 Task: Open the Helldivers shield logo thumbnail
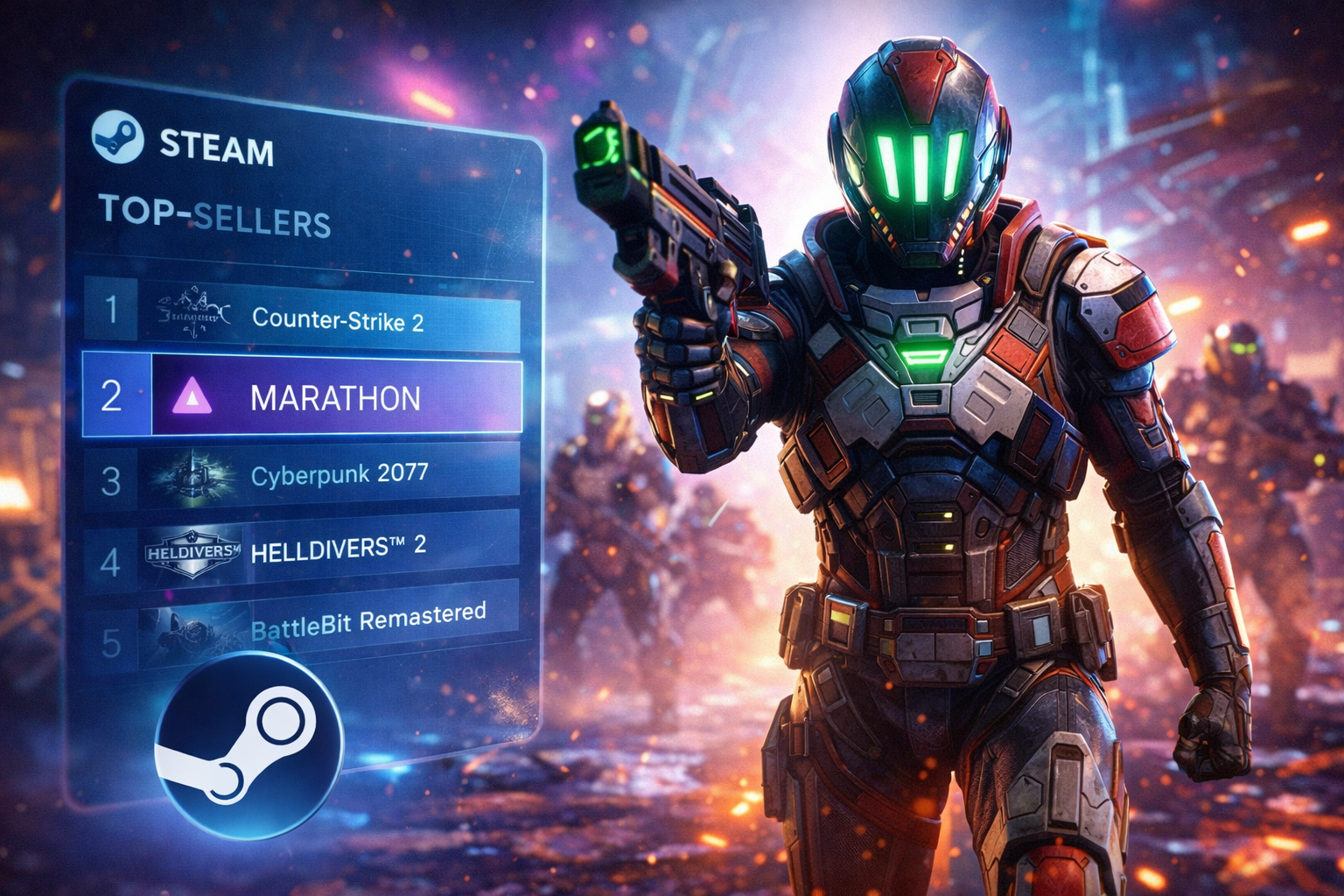point(192,551)
